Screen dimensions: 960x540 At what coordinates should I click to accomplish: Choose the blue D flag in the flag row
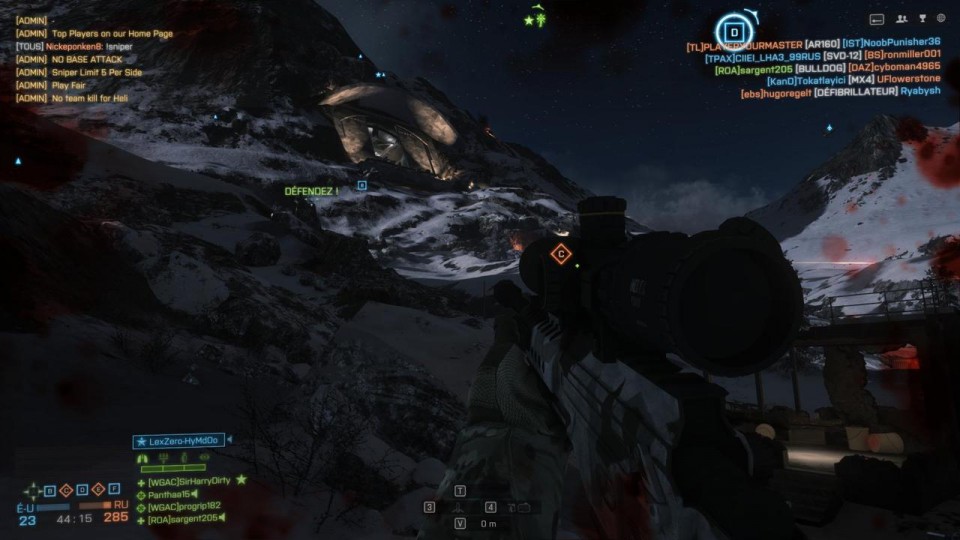[x=83, y=490]
